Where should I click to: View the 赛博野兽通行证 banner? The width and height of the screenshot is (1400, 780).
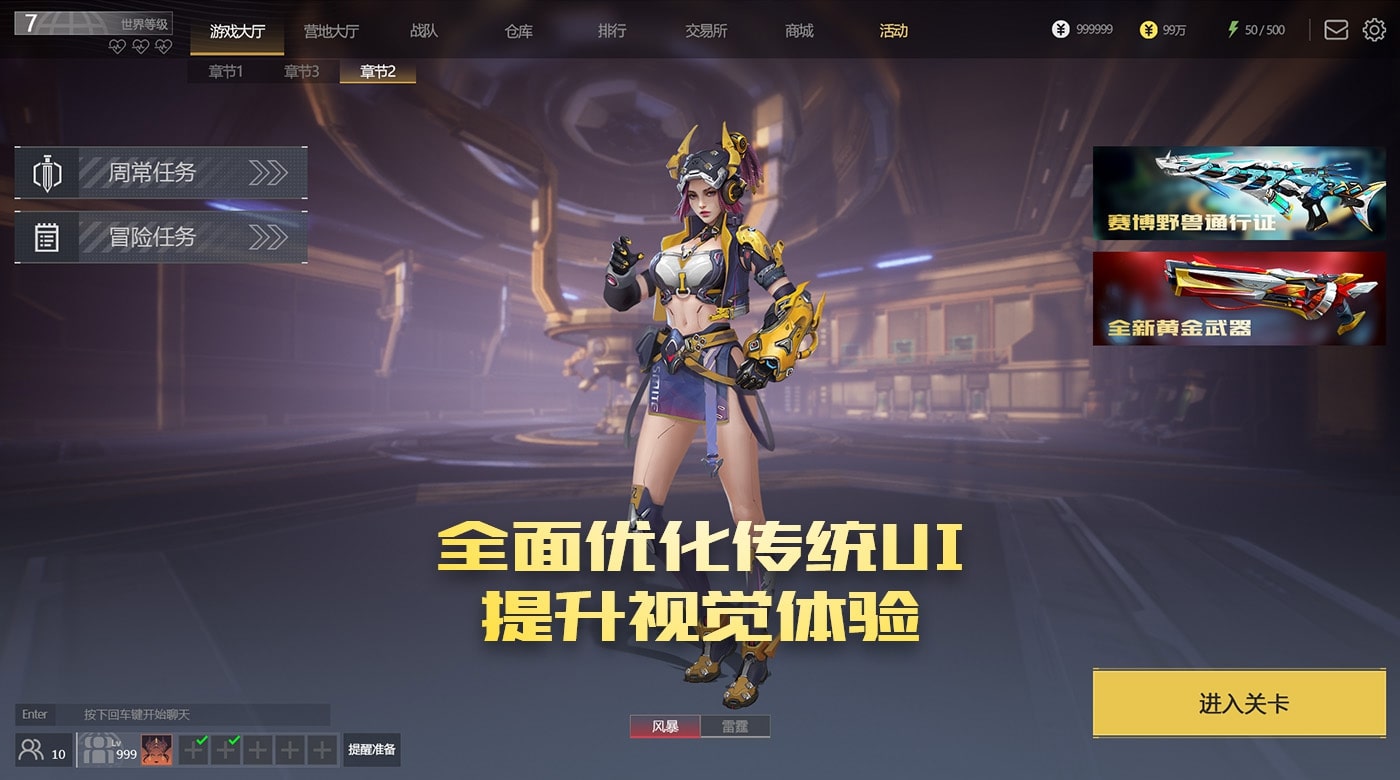(1239, 193)
